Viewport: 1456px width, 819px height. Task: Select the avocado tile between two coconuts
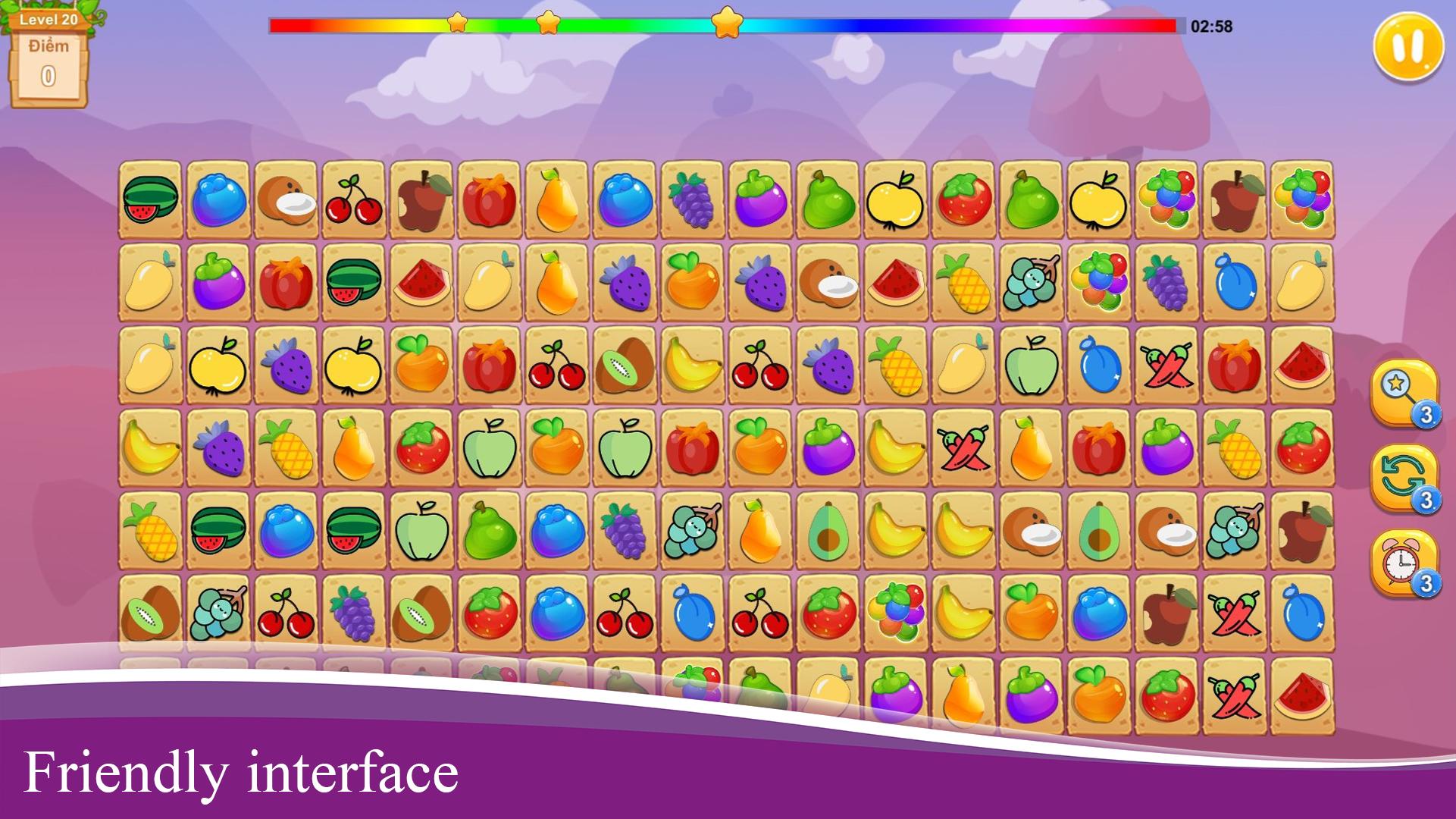1098,530
